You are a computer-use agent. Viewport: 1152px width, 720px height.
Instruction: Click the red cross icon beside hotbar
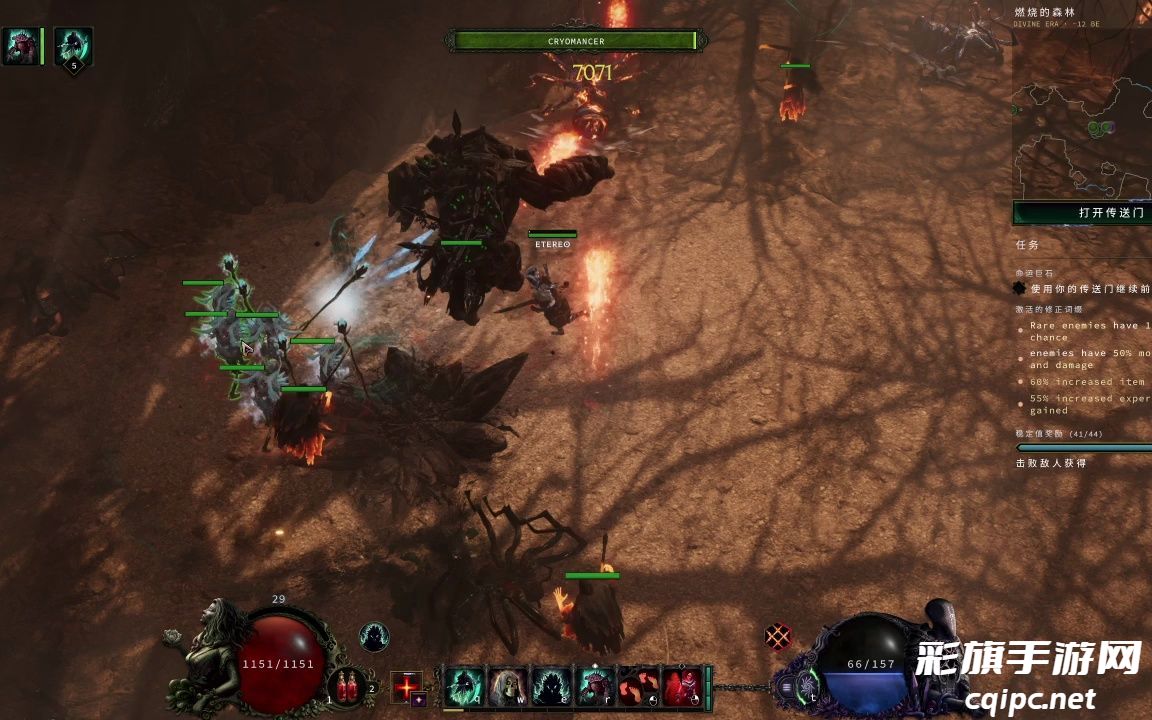pos(405,686)
